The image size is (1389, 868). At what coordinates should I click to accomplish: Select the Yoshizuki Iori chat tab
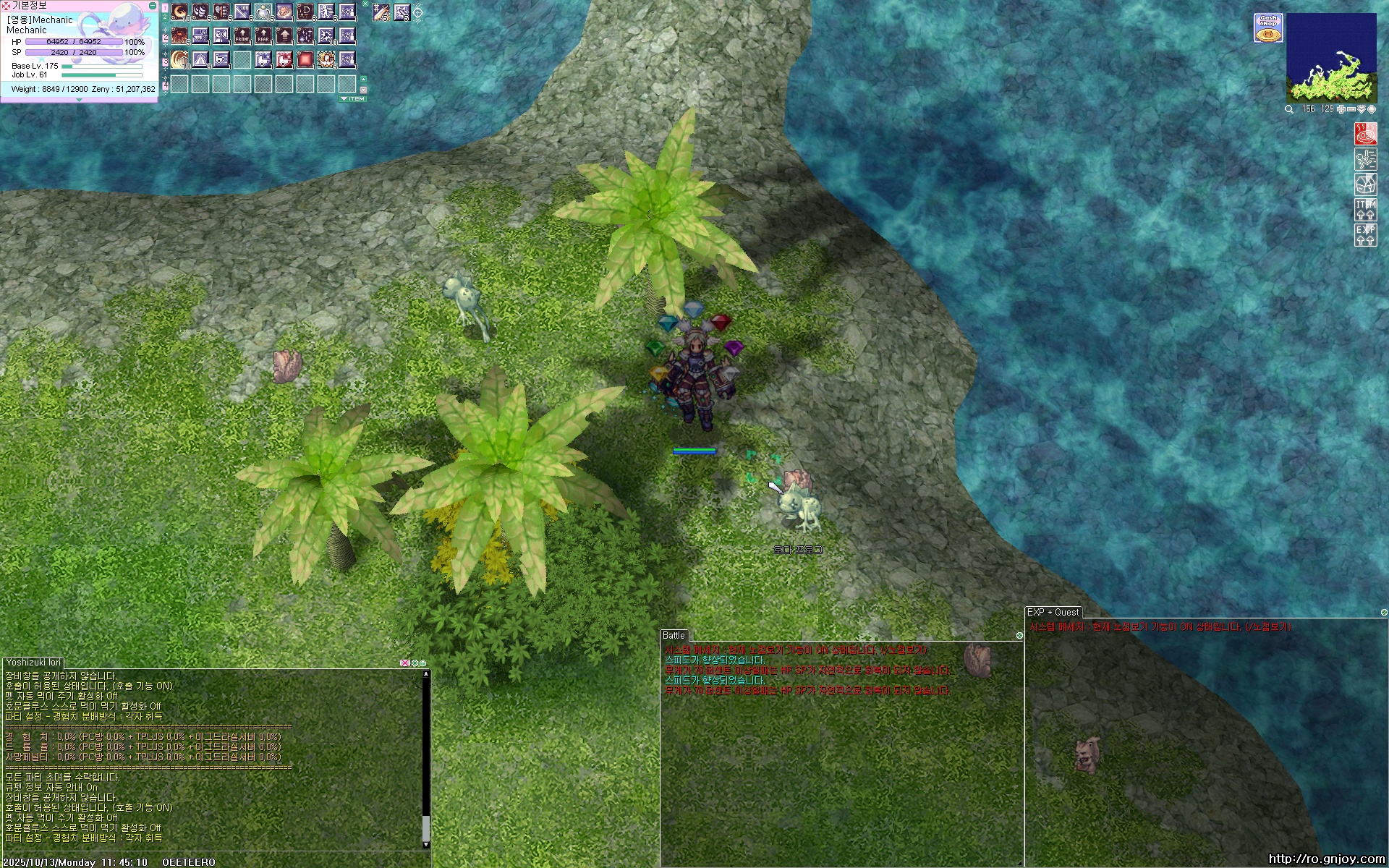(33, 662)
